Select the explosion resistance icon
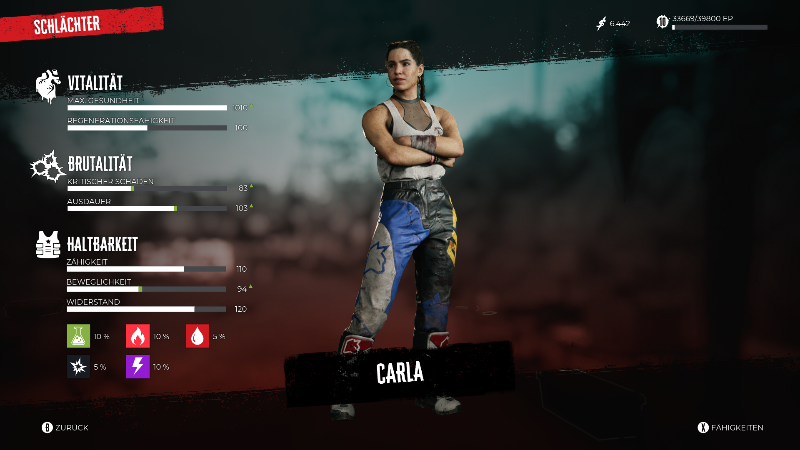 (x=78, y=367)
